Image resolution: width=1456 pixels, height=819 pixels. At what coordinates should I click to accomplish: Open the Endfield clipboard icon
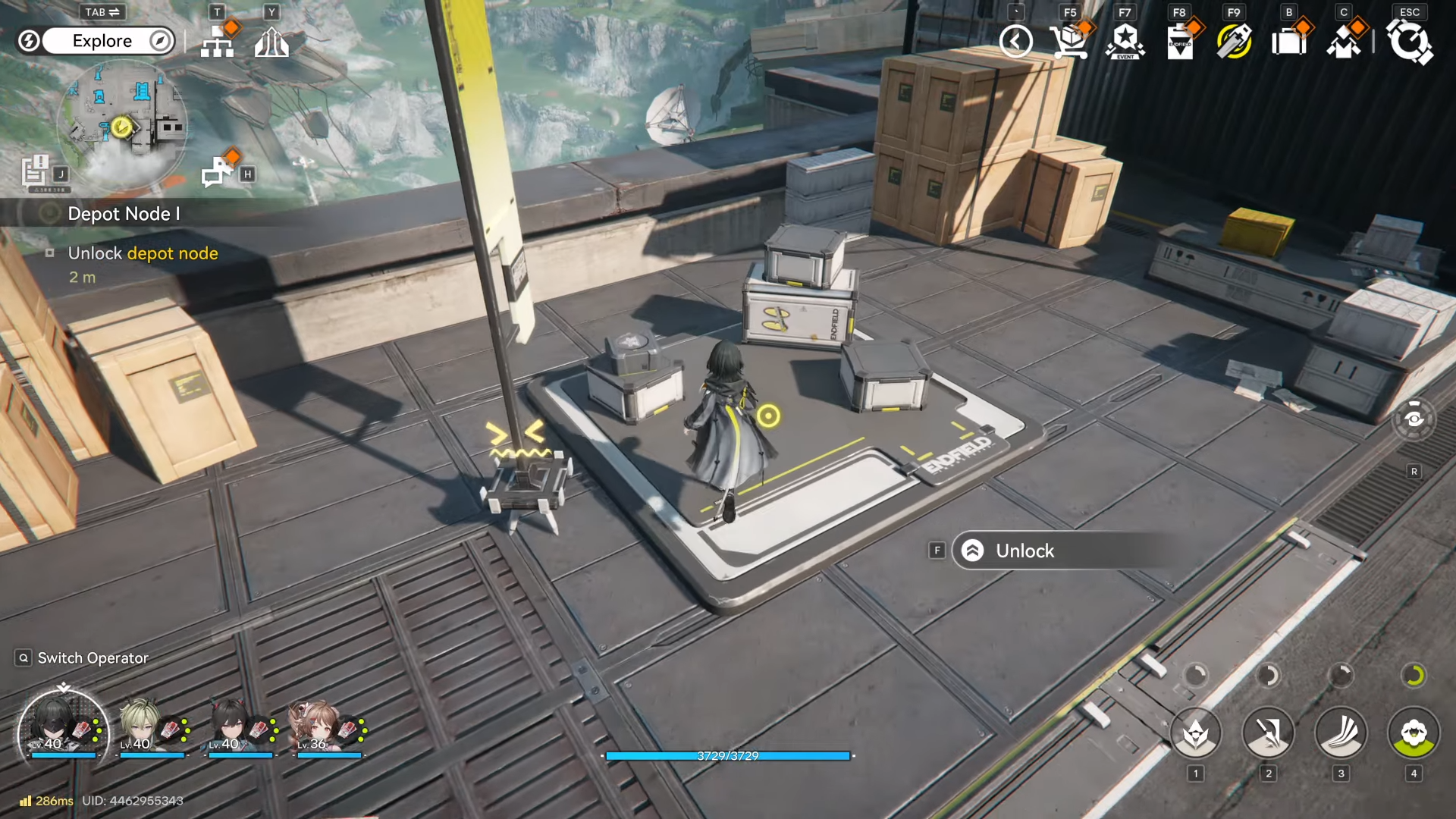1180,42
